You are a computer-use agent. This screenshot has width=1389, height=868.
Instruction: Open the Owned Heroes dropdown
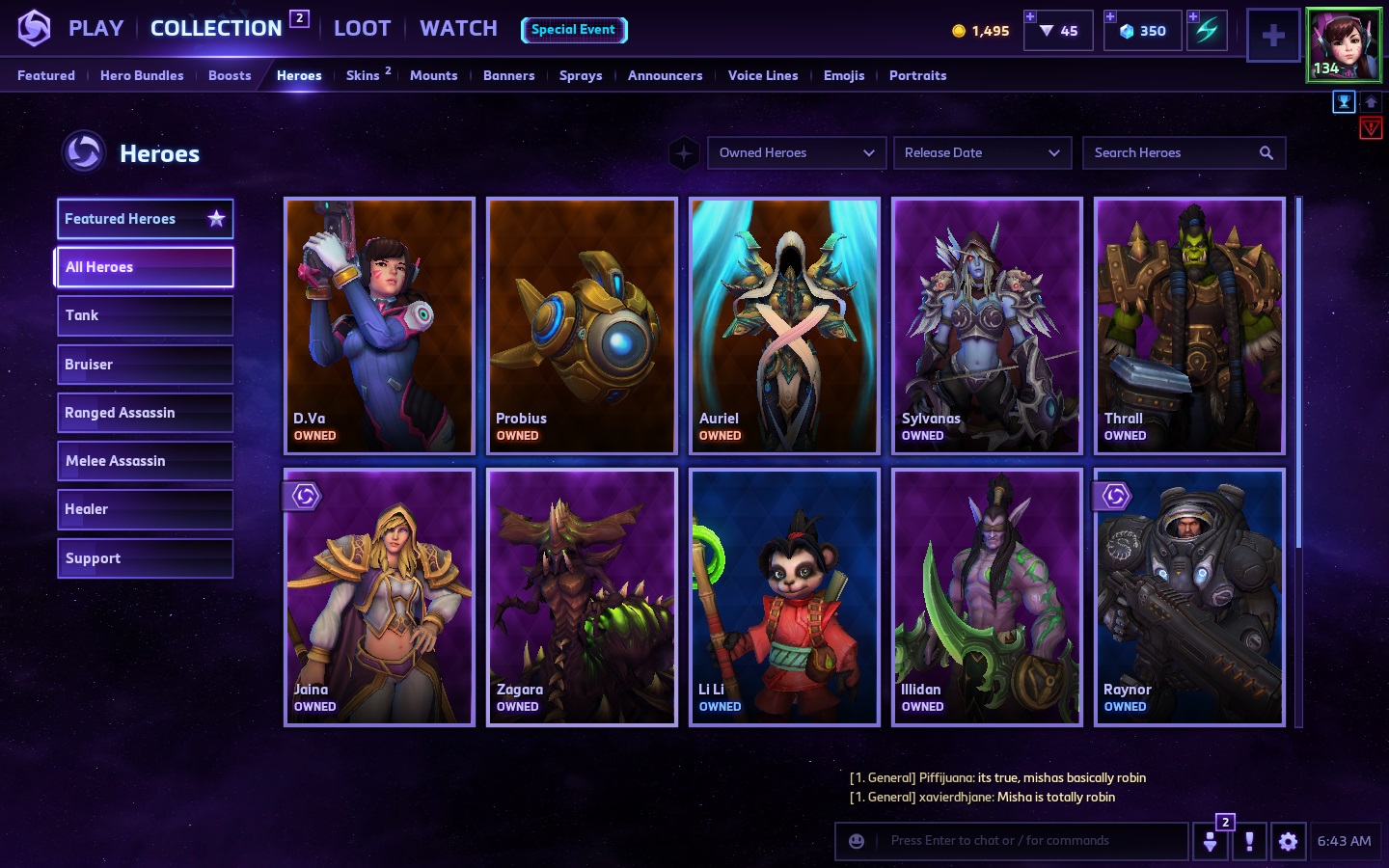pos(797,152)
